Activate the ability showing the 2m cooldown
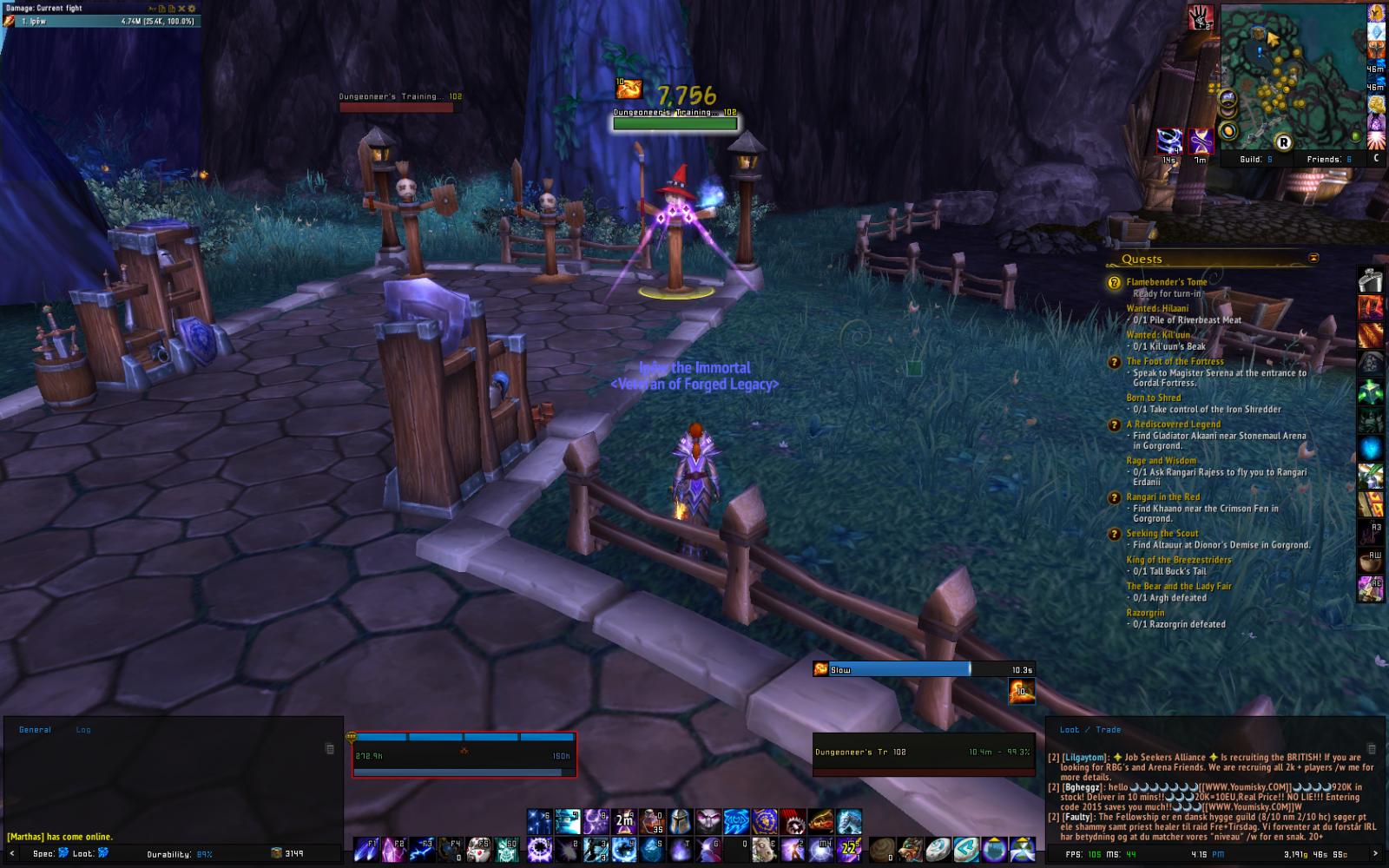 624,820
